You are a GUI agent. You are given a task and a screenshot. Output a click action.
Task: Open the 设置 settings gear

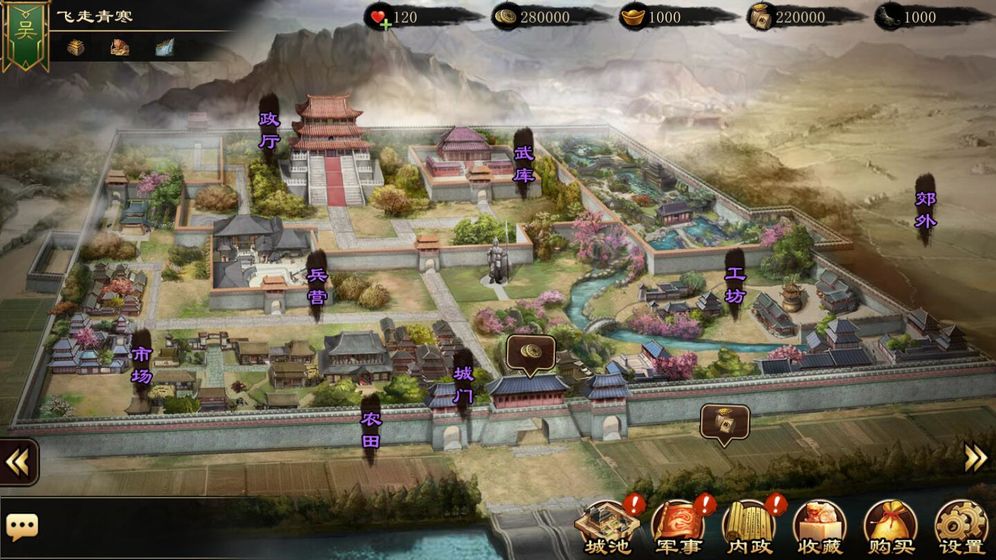[960, 526]
